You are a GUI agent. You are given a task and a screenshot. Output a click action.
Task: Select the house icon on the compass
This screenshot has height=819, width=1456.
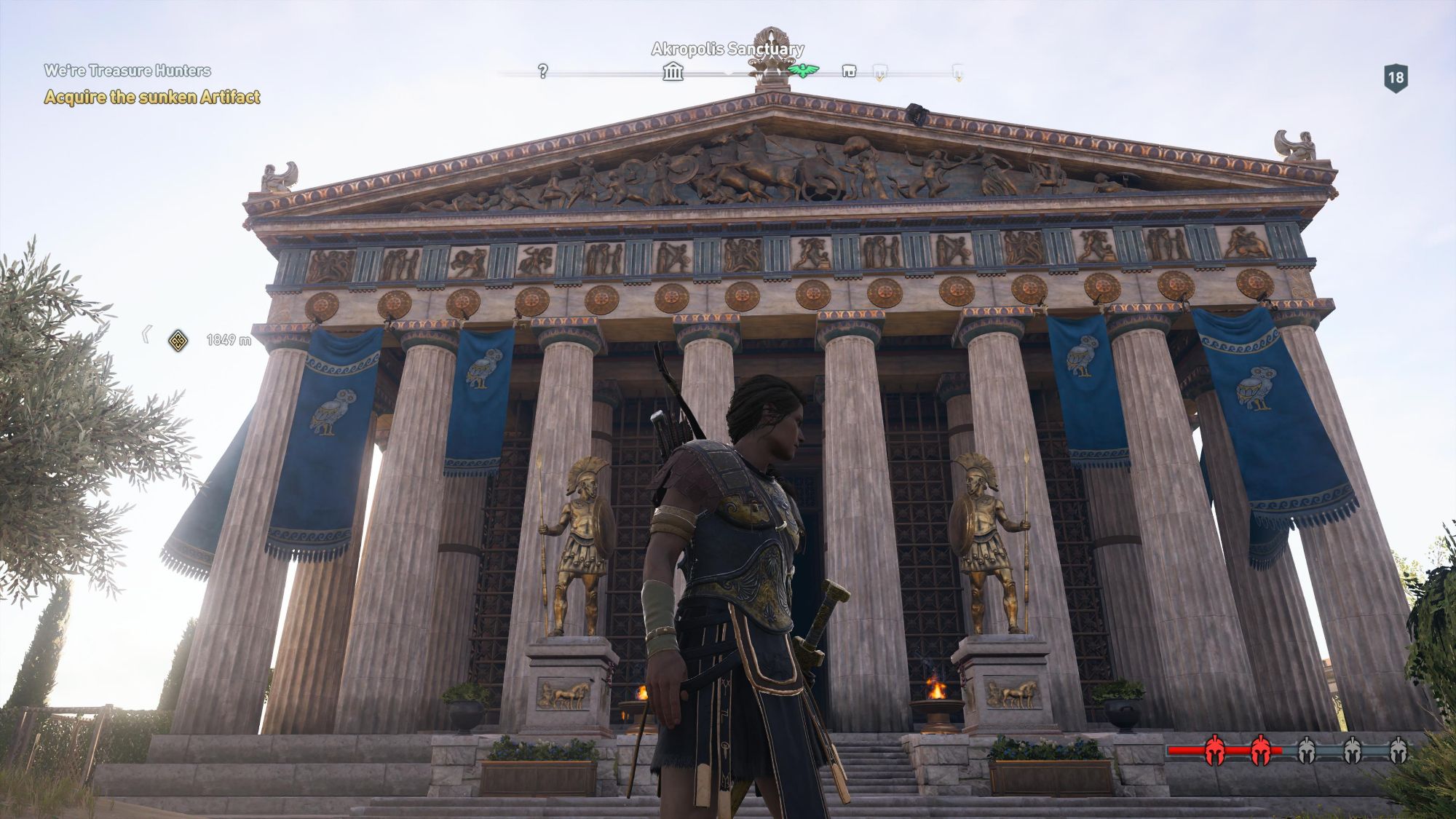[x=849, y=71]
